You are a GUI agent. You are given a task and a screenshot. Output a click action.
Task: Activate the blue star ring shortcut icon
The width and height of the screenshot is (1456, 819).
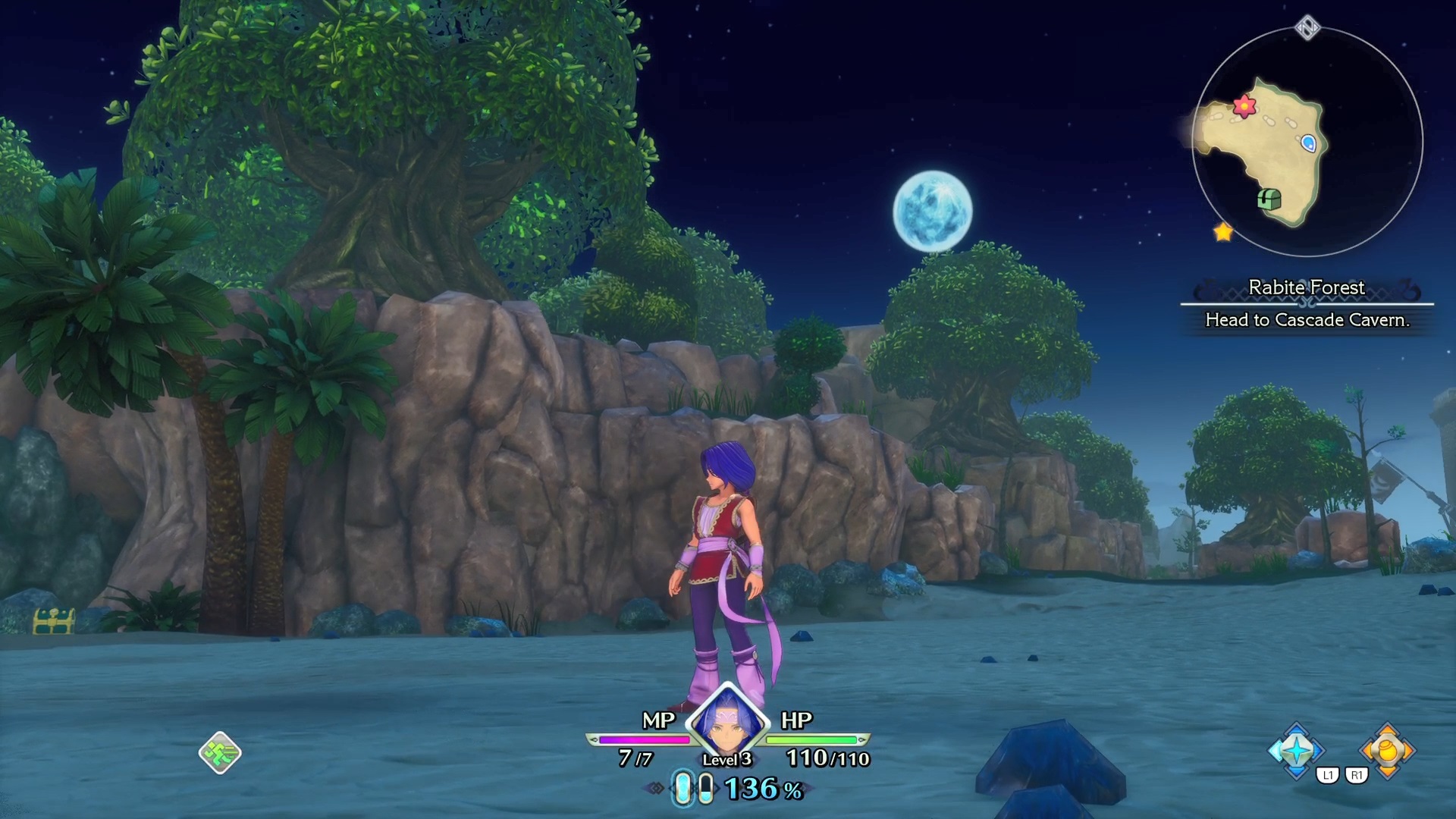point(1296,751)
